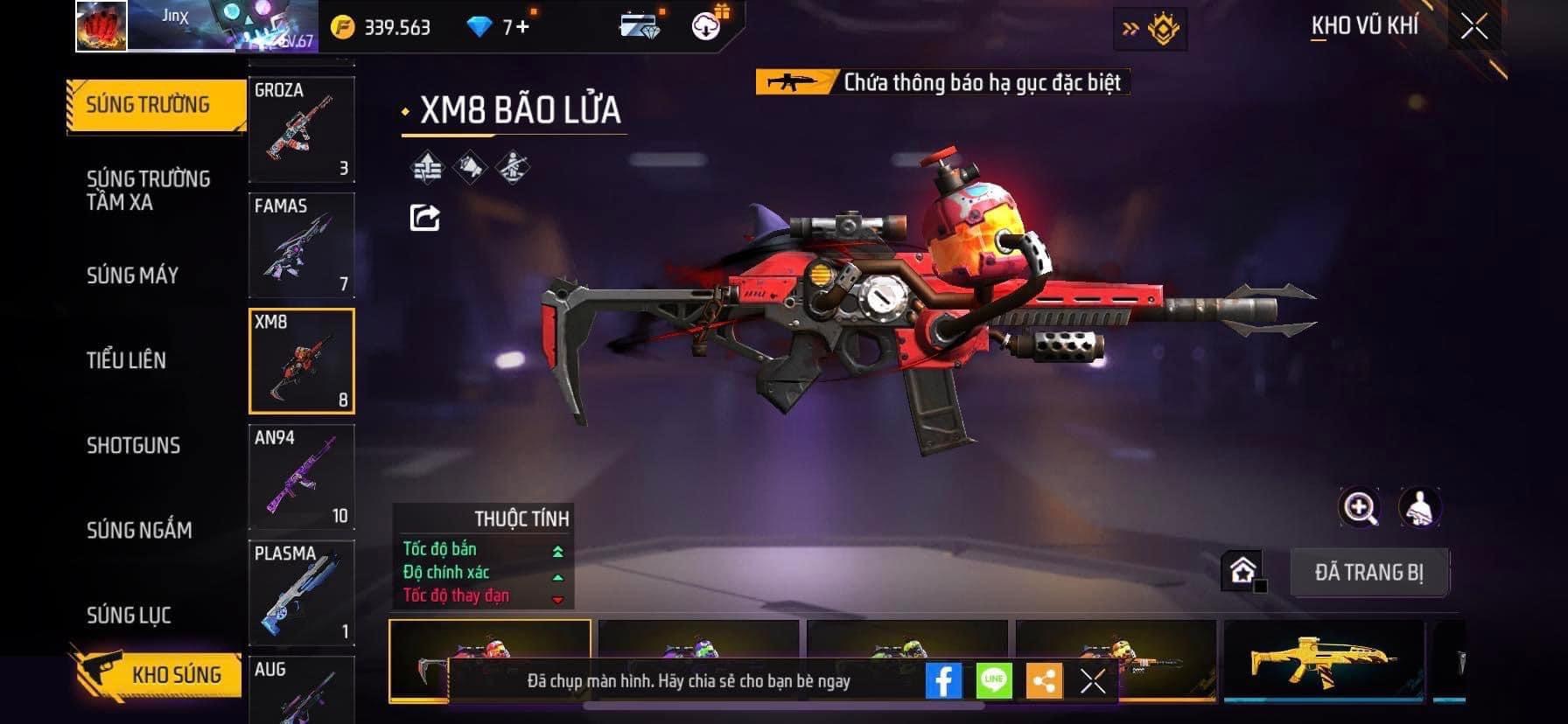Screen dimensions: 1568x724
Task: Zoom in with the magnifier button
Action: click(1360, 507)
